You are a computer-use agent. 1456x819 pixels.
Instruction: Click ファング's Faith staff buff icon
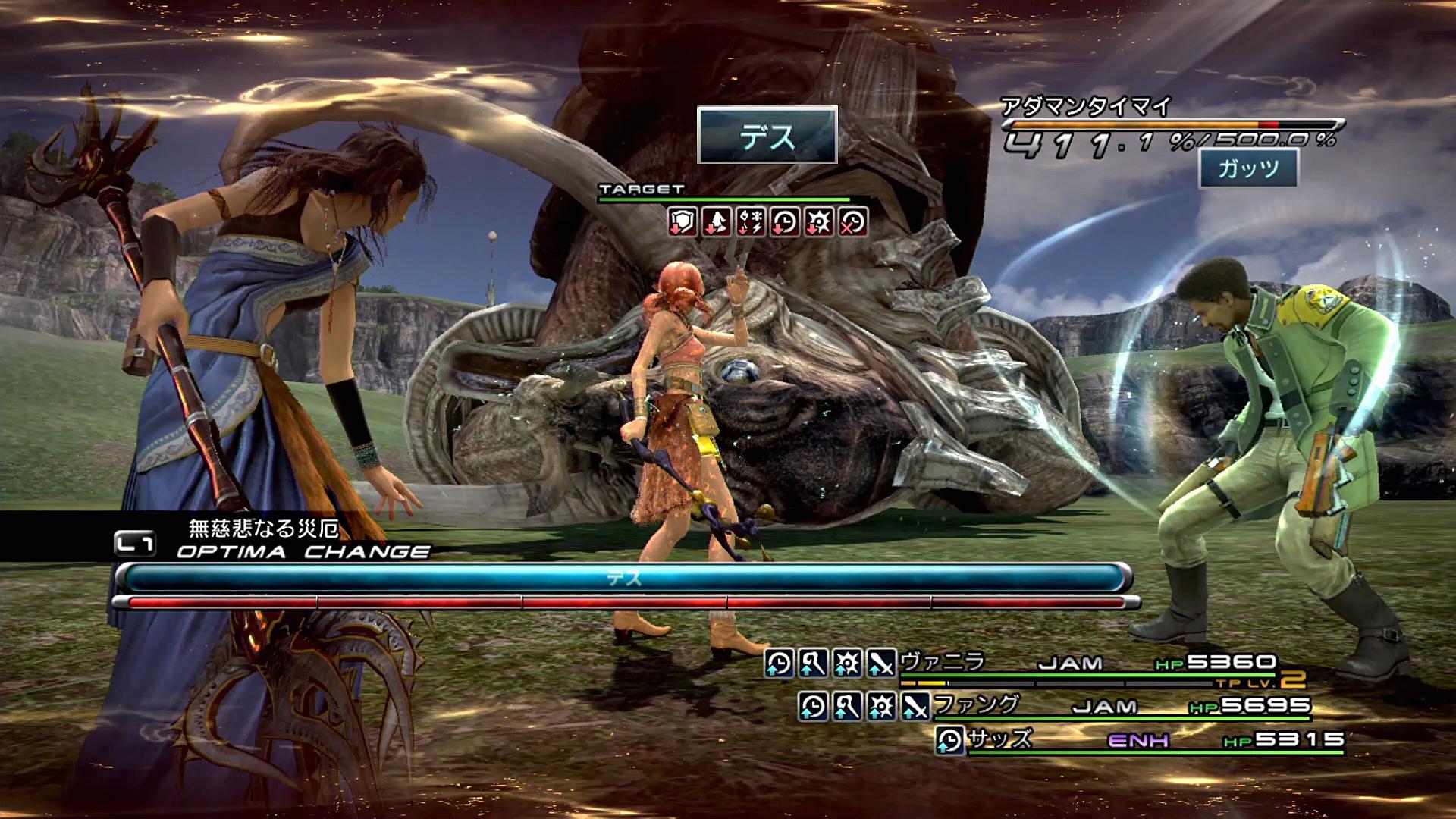coord(847,707)
